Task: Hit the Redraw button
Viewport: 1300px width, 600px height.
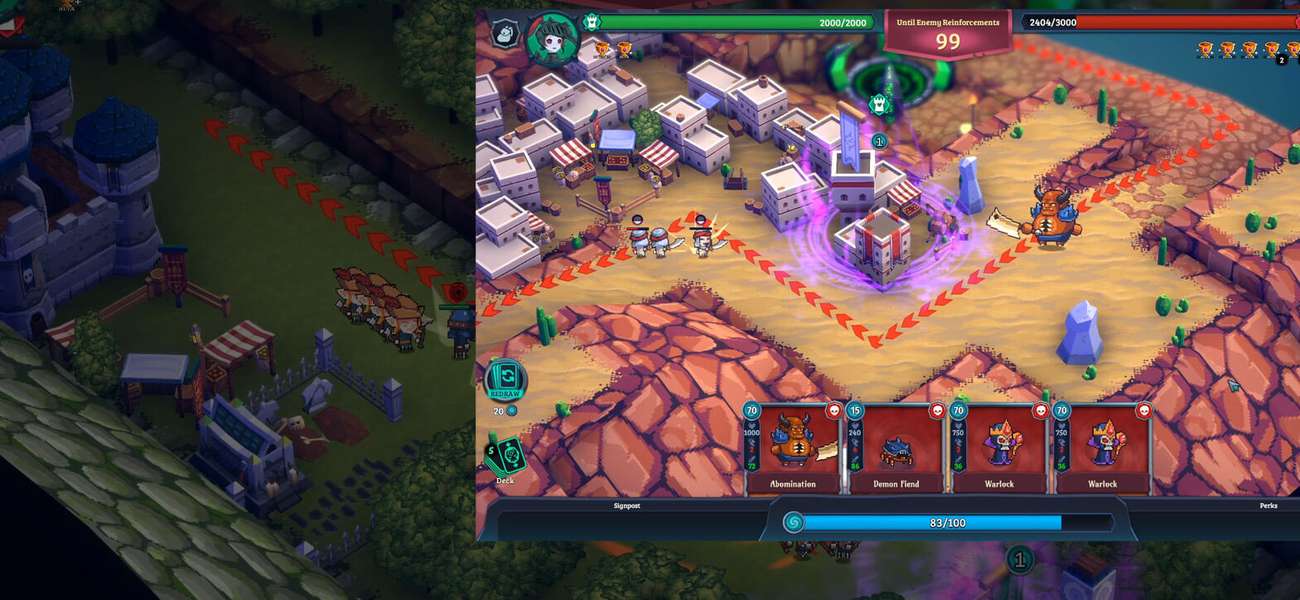Action: [505, 383]
